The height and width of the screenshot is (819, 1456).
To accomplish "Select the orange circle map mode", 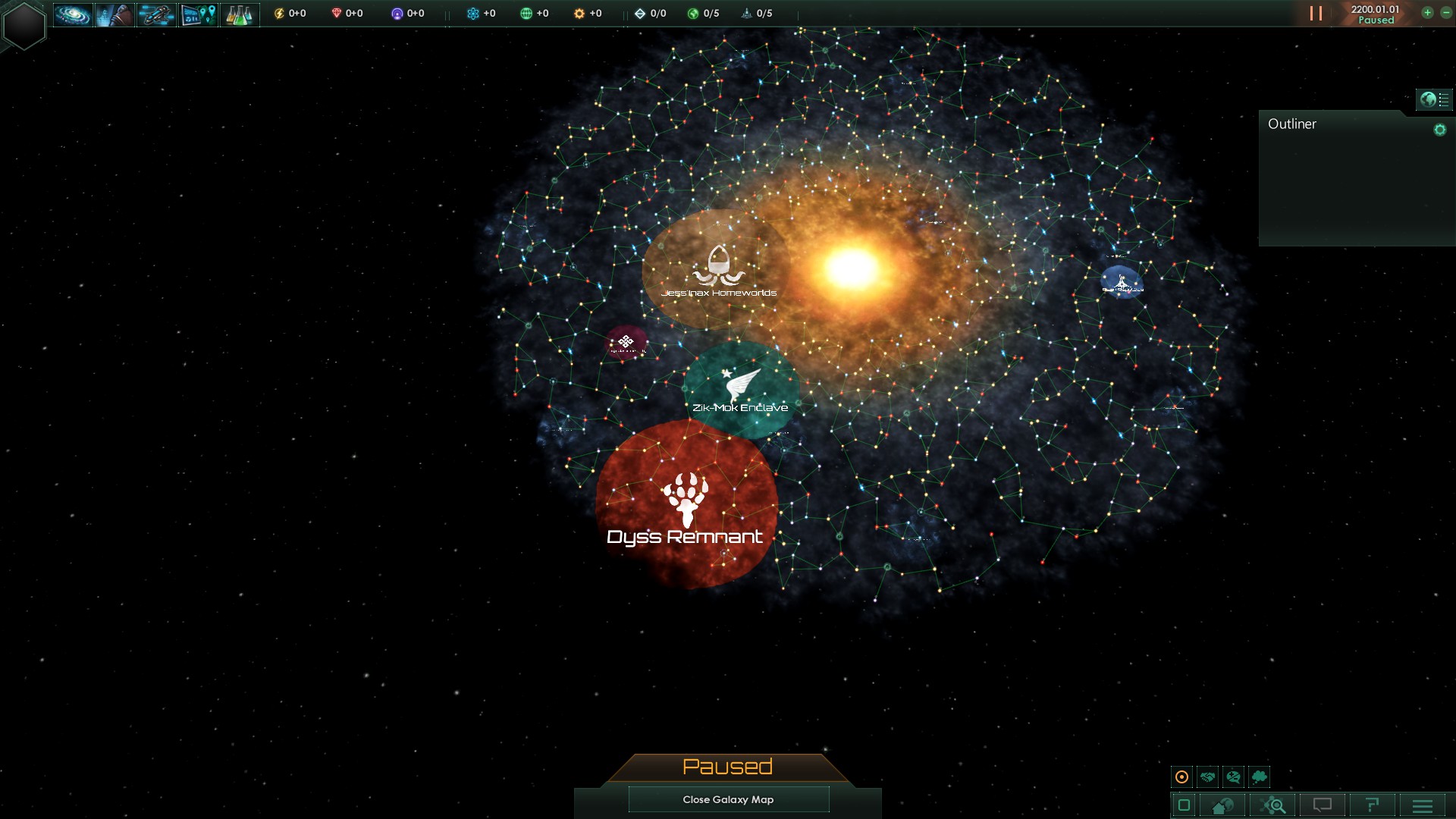I will 1181,777.
